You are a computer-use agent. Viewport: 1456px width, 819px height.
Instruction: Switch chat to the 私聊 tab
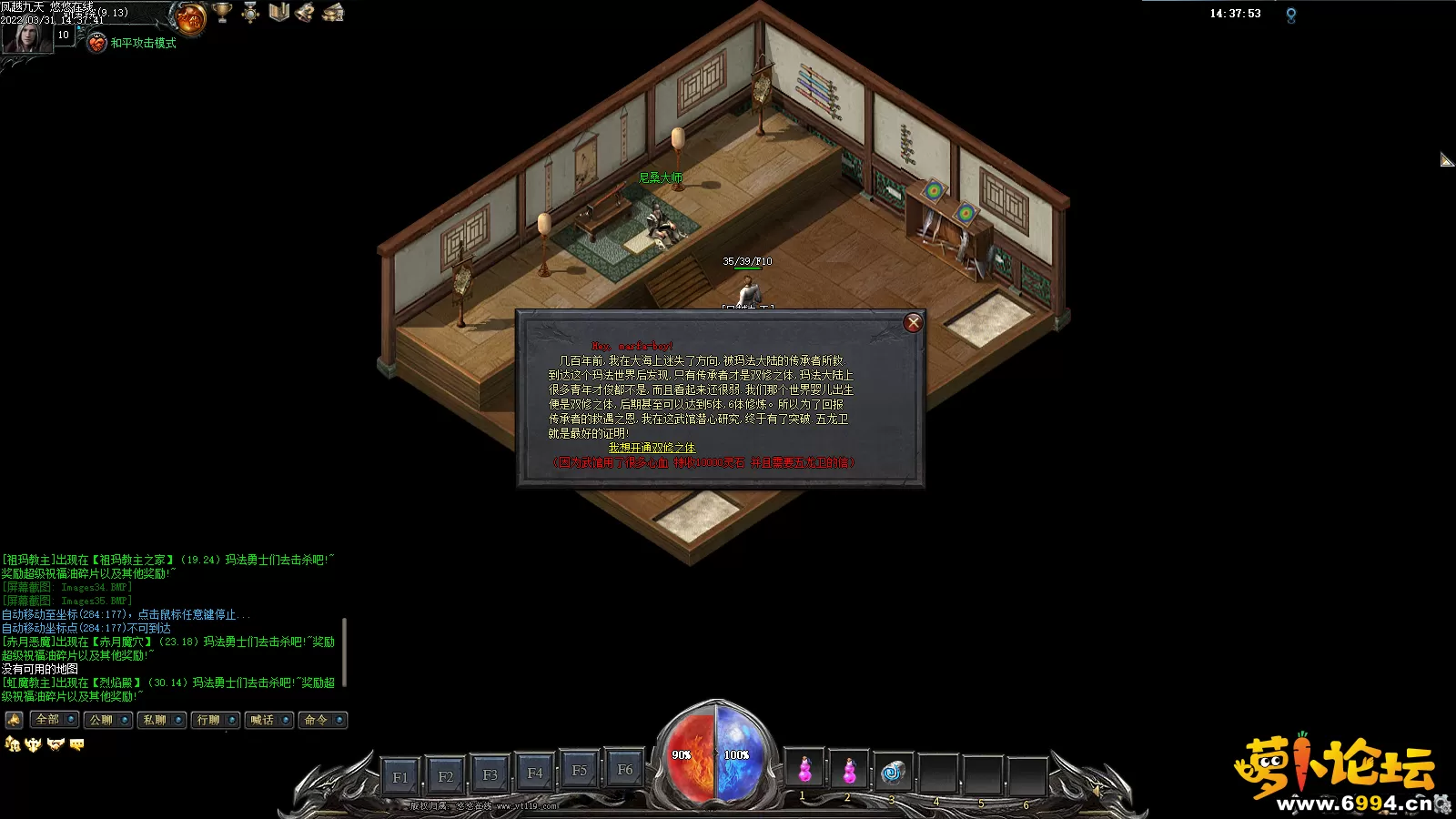[155, 720]
